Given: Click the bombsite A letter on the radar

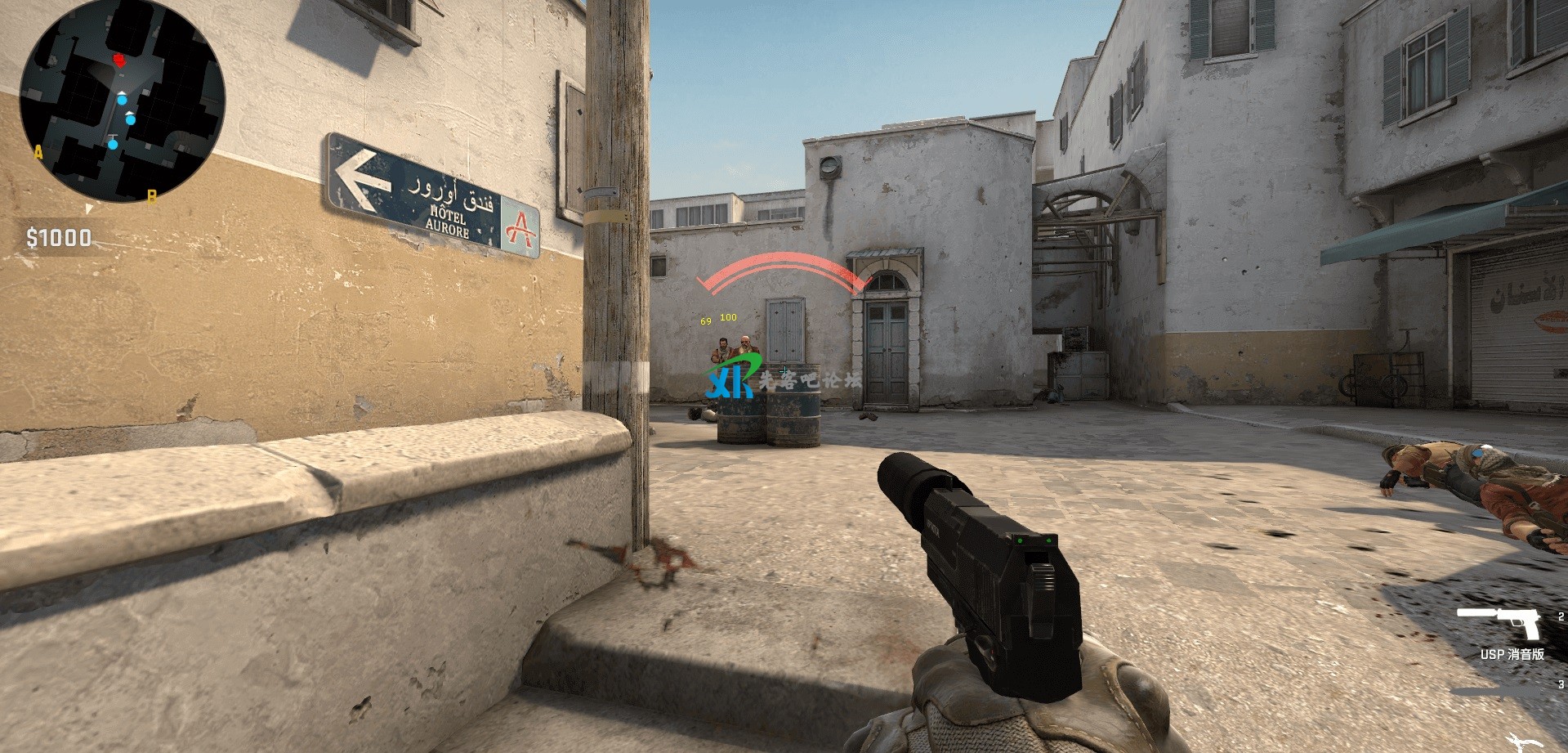Looking at the screenshot, I should [x=38, y=152].
